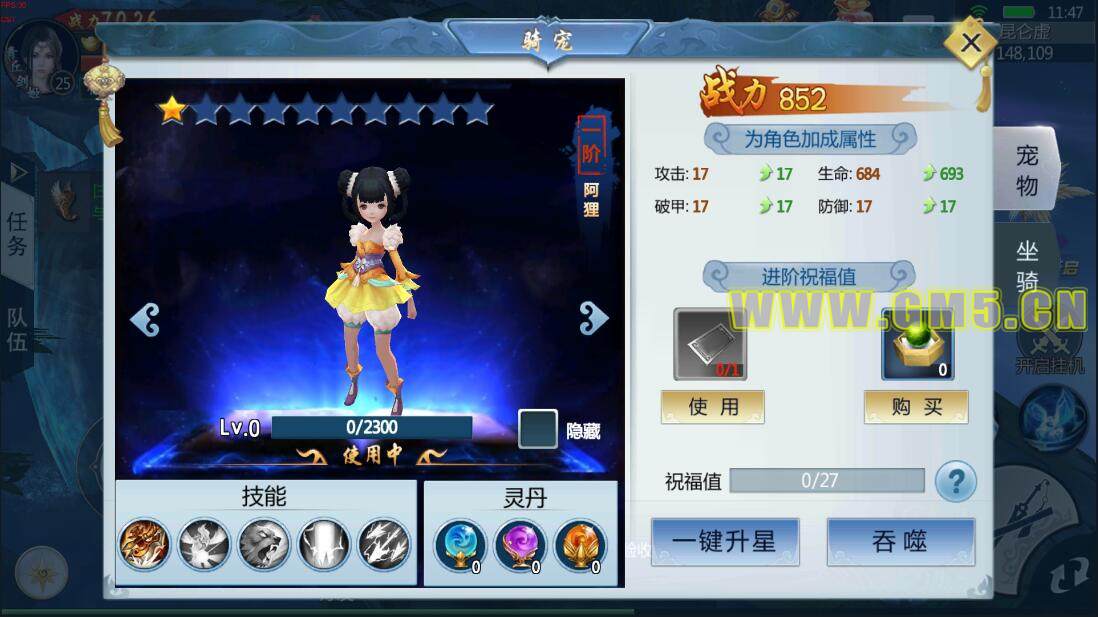Select the wolf head skill icon
The width and height of the screenshot is (1098, 617).
click(263, 545)
